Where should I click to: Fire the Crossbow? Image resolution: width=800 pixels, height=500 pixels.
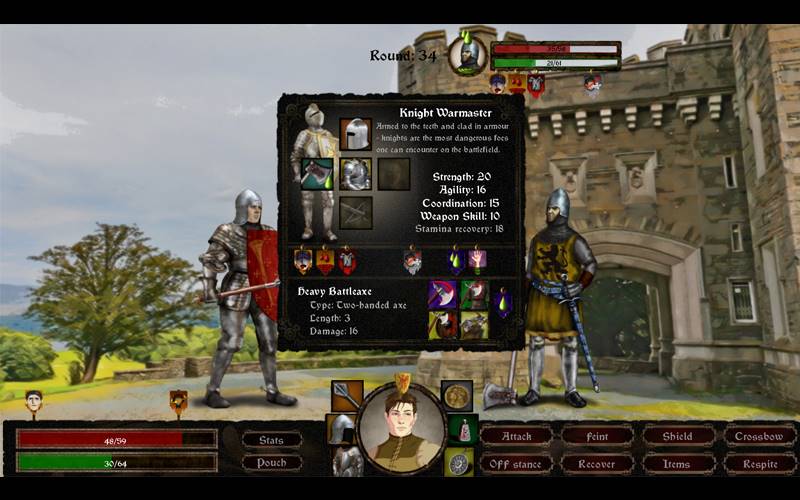tap(759, 436)
